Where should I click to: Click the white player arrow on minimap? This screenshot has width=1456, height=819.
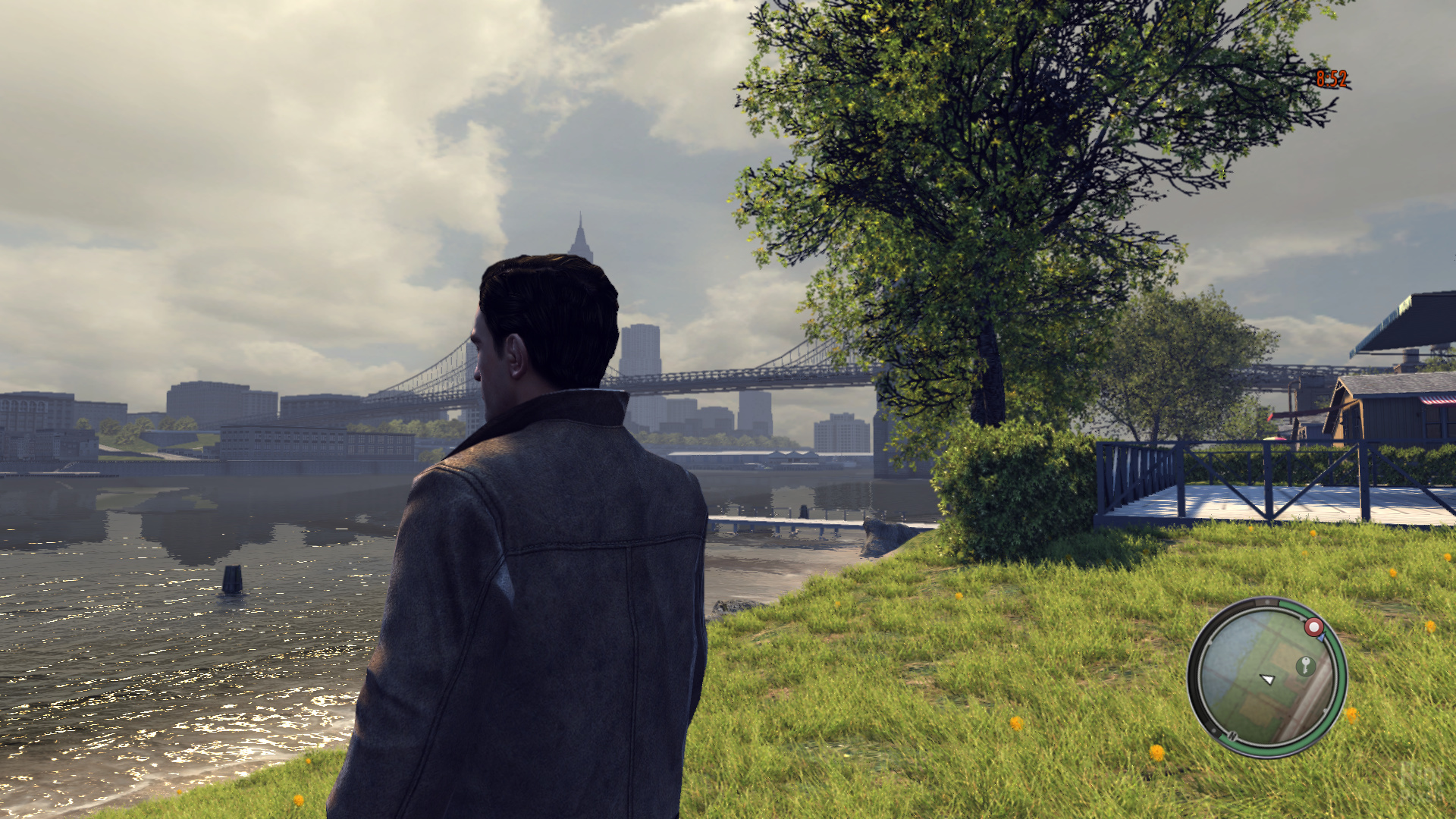tap(1267, 679)
